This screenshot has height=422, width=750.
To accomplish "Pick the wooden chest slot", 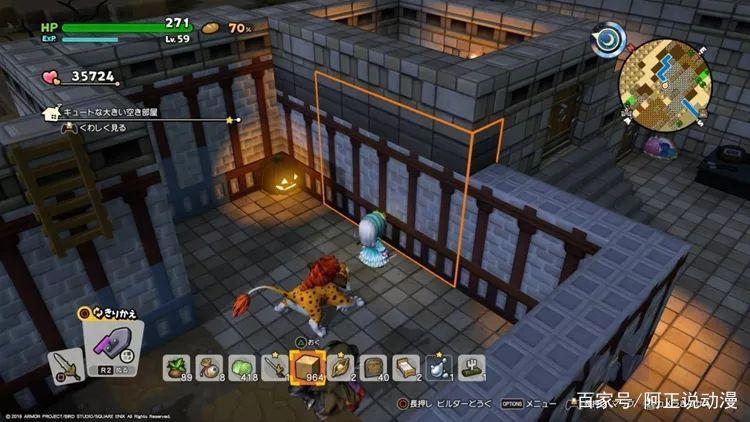I will coord(371,368).
